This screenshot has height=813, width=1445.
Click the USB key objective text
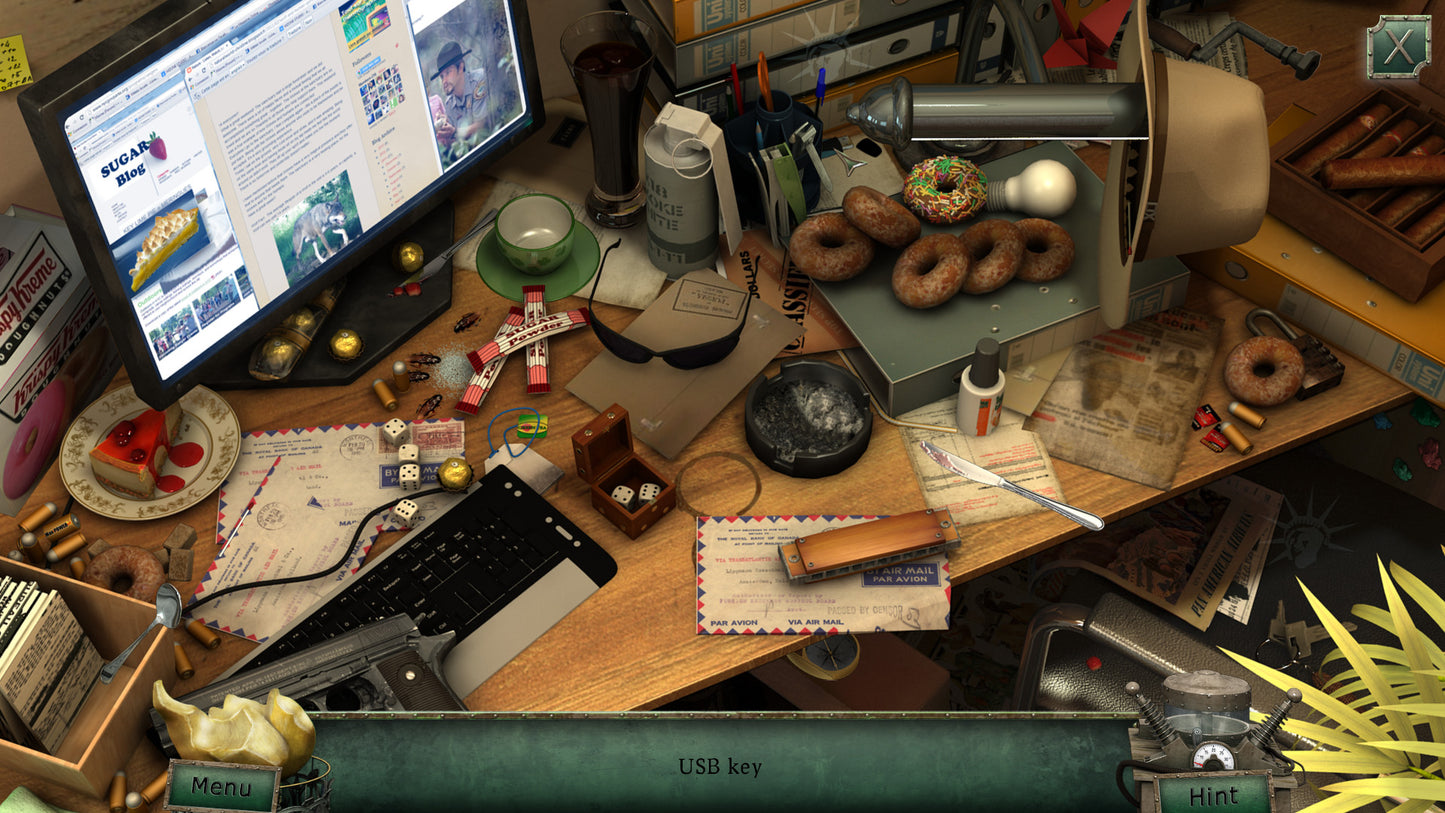pyautogui.click(x=721, y=767)
